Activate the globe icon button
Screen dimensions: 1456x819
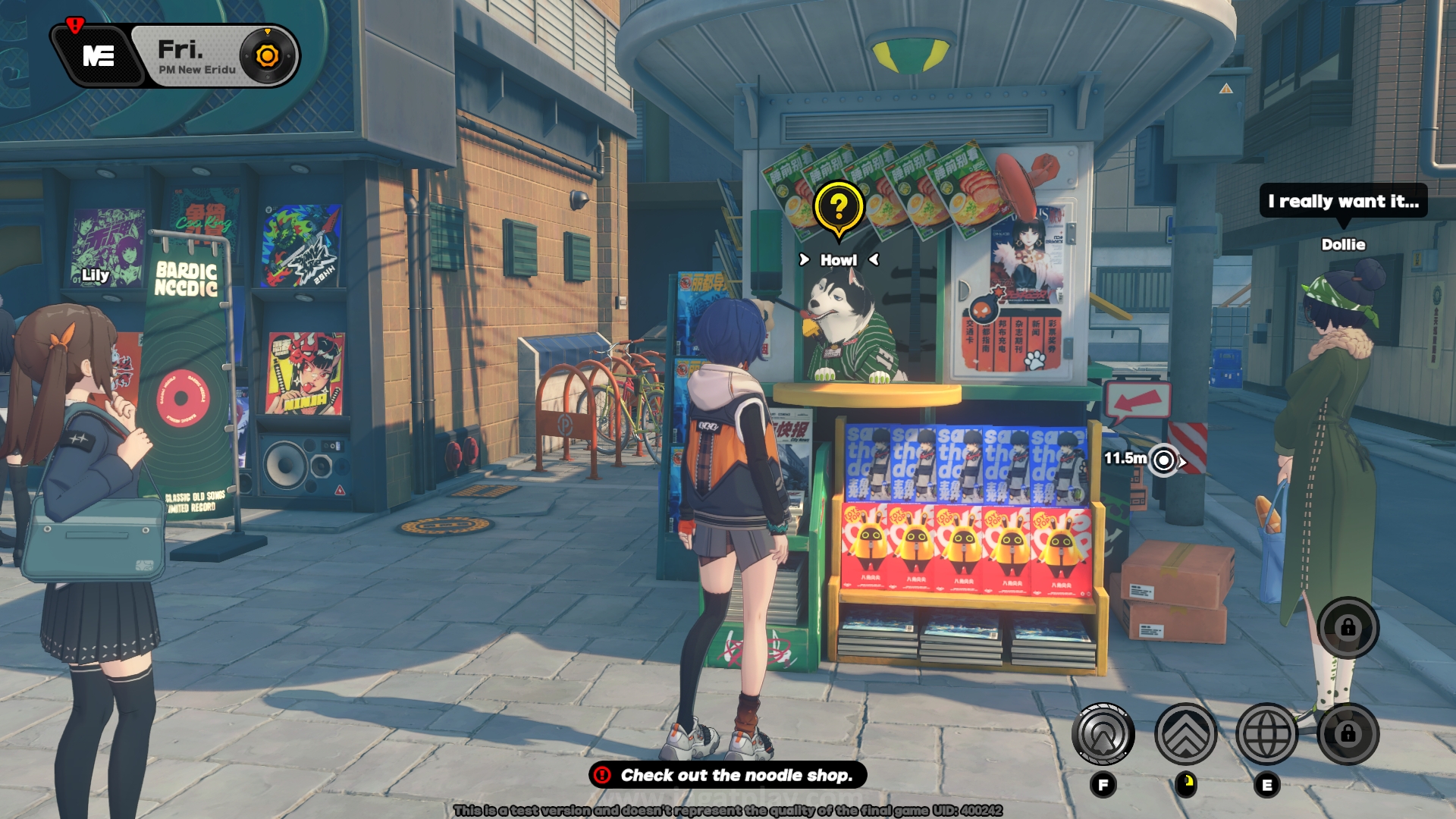click(x=1266, y=734)
